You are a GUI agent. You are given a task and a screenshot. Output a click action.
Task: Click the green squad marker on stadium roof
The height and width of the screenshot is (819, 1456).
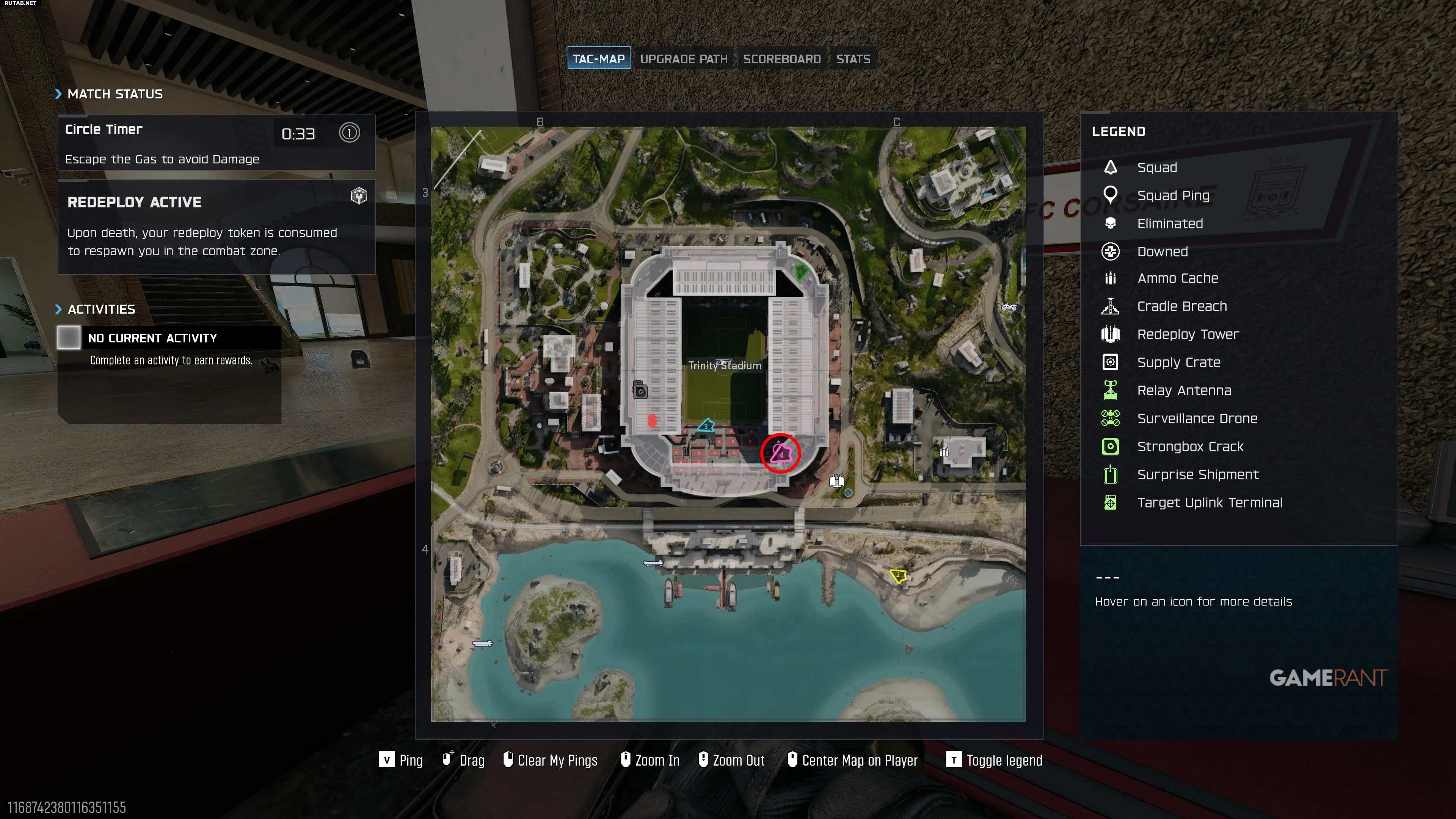click(x=800, y=272)
